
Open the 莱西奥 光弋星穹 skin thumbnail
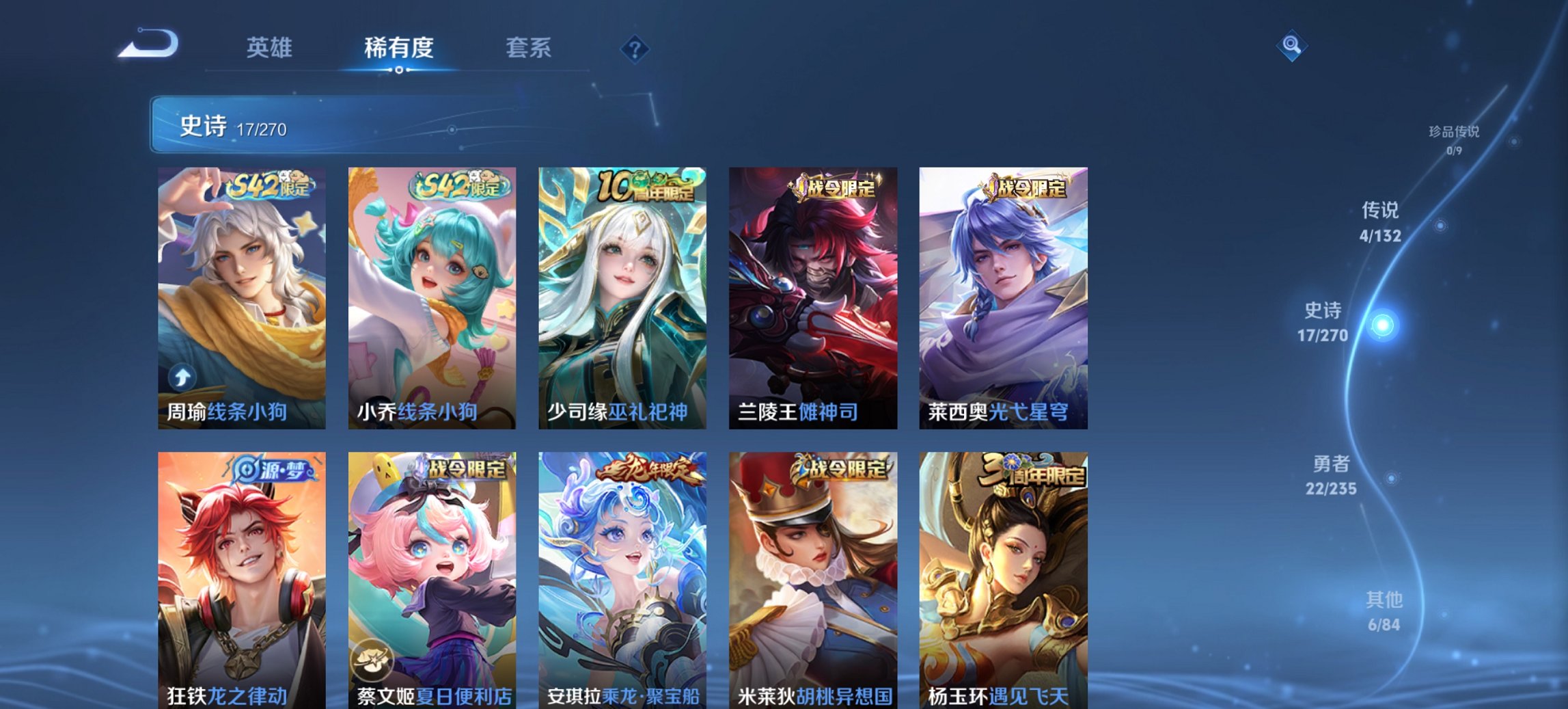(x=1004, y=294)
